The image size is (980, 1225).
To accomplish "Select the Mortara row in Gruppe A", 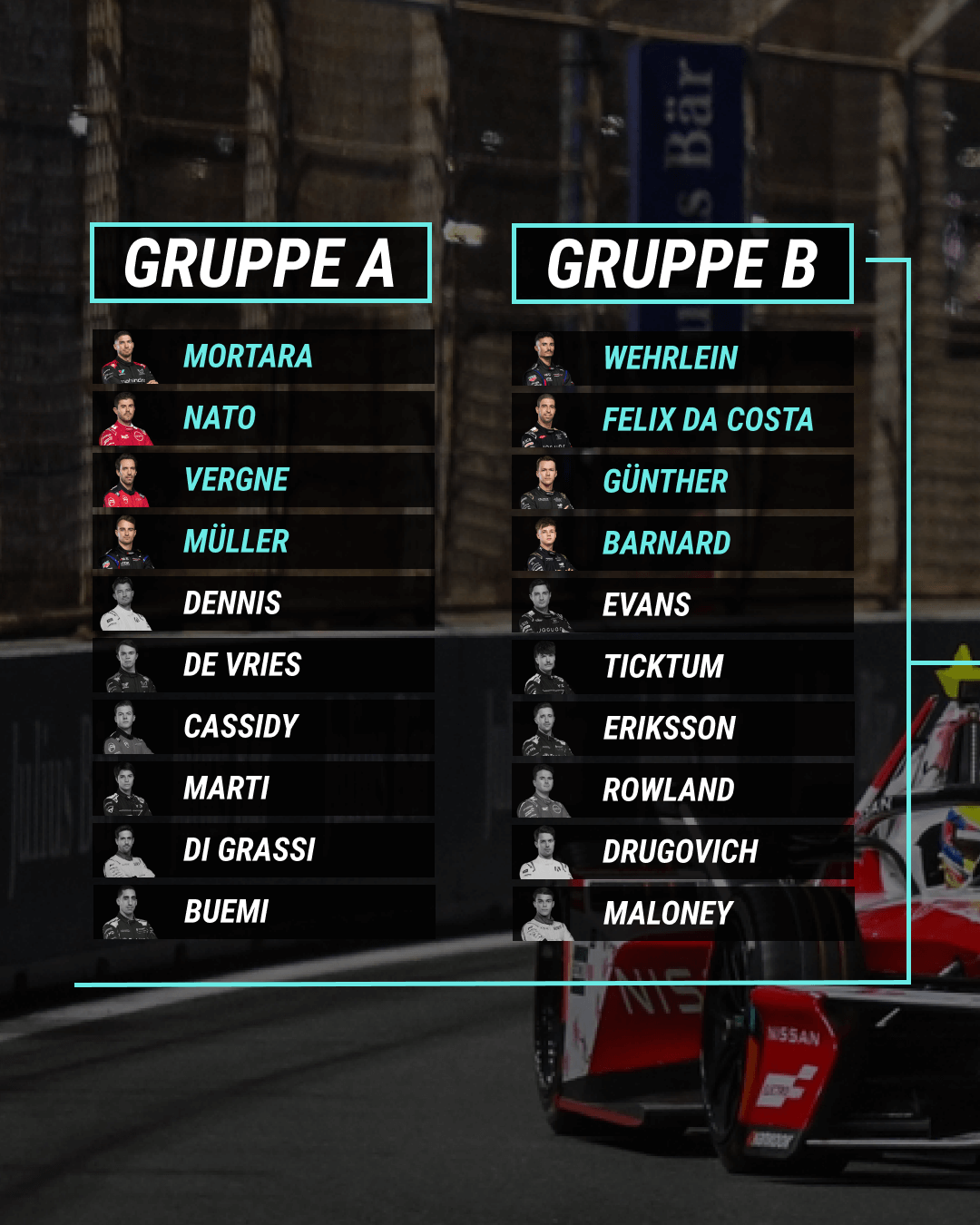I will point(263,357).
